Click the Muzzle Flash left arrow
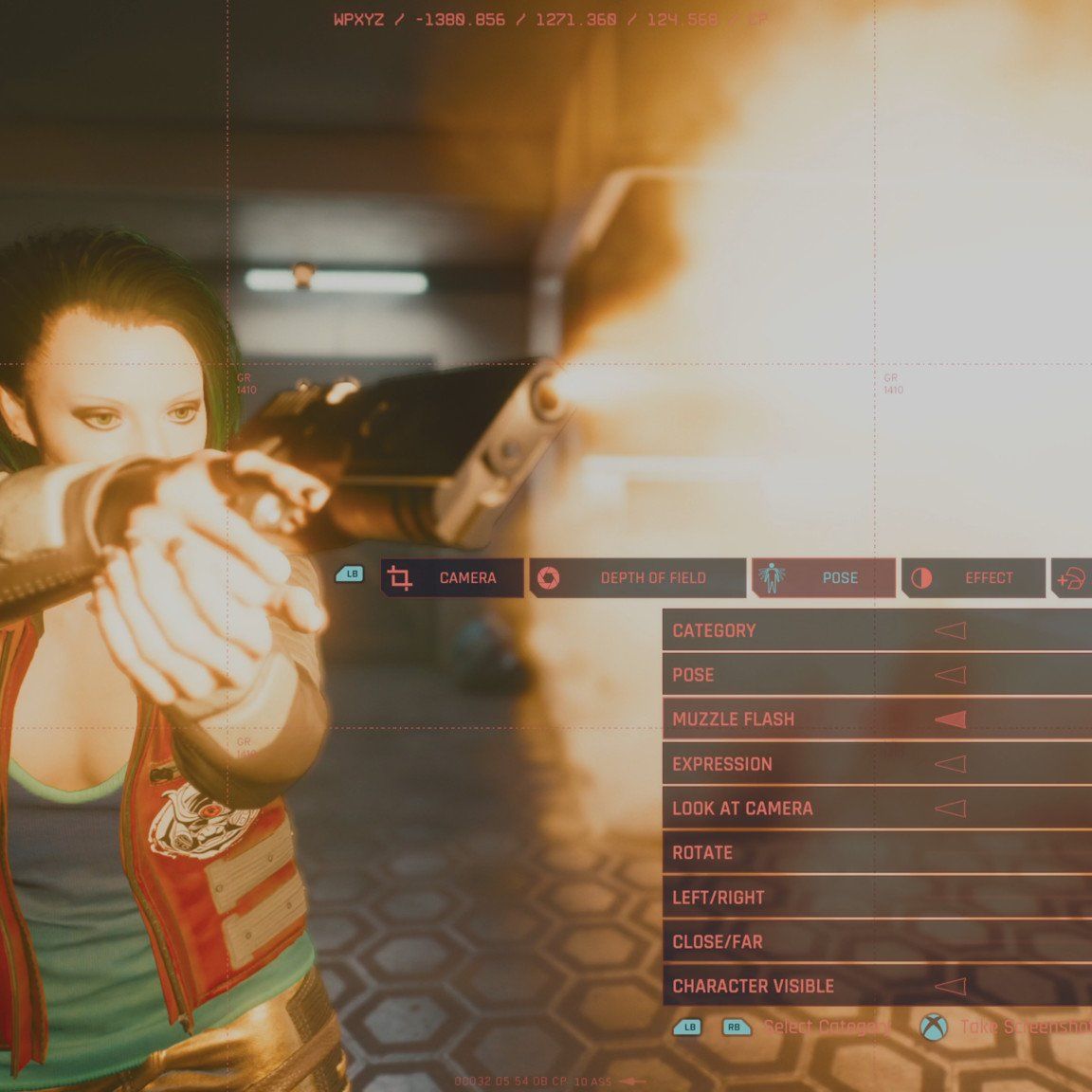 click(951, 719)
